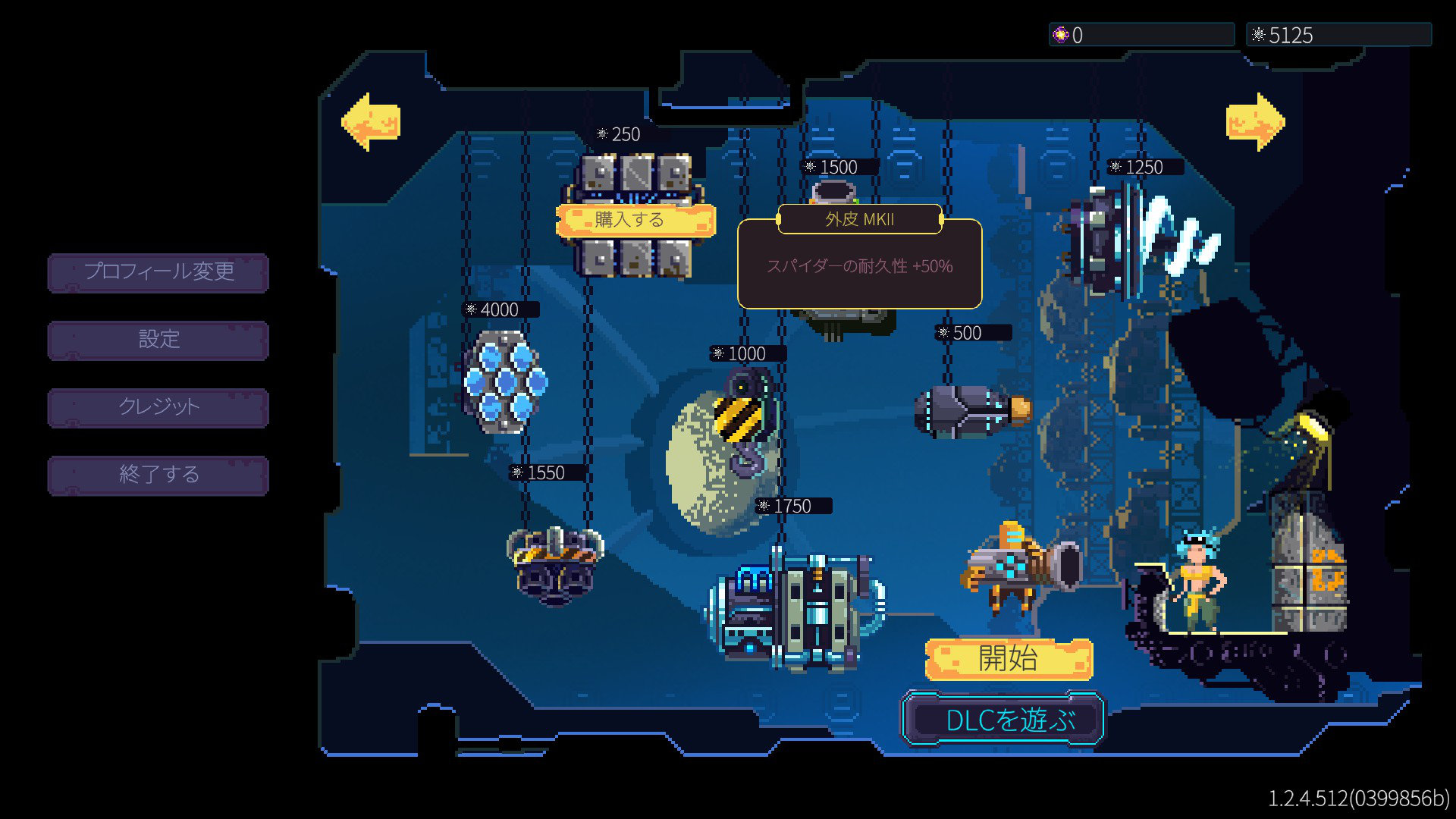
Task: Go to next page with right arrow
Action: pos(1255,121)
